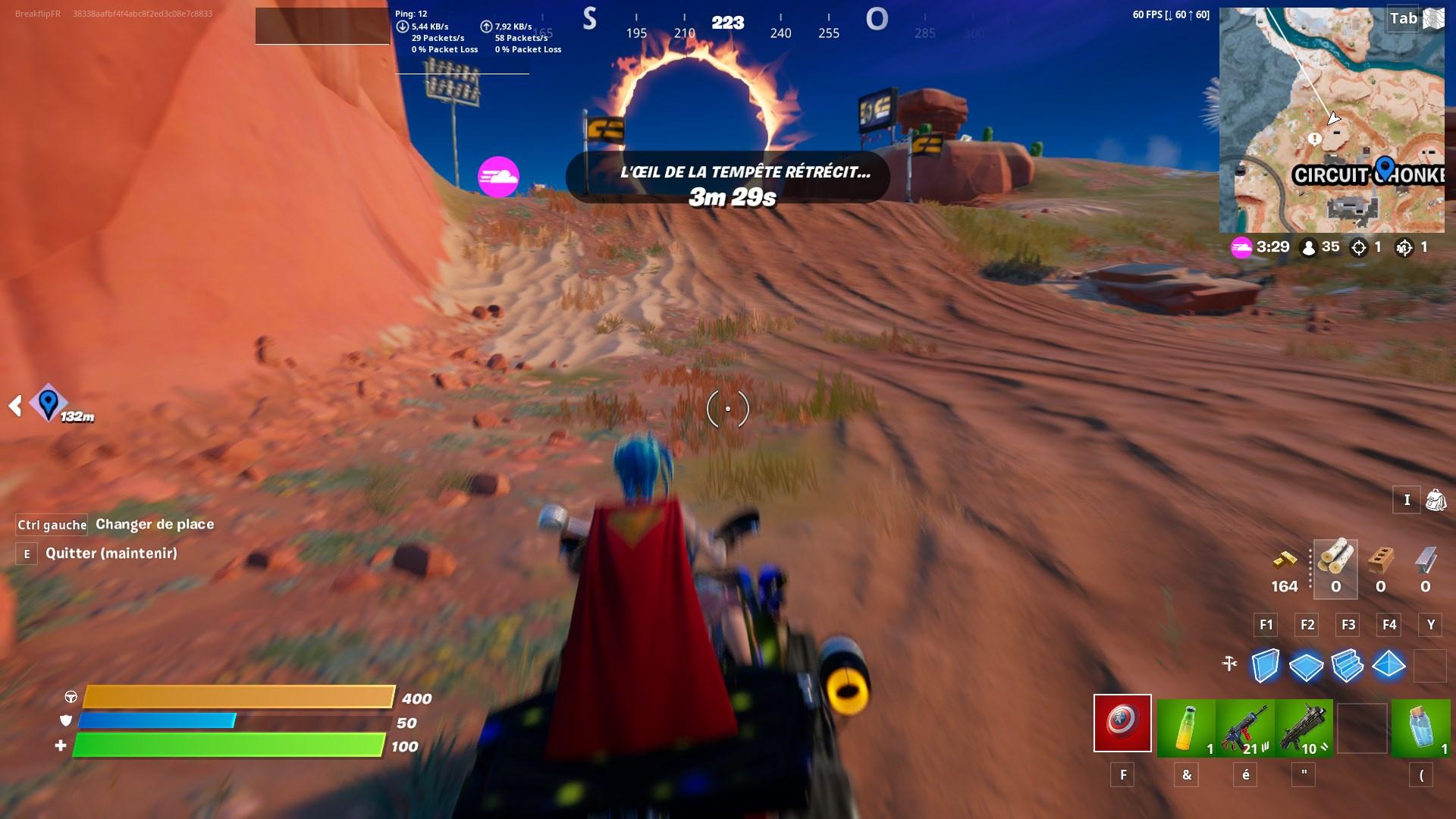Select the chug splash in slot (
The width and height of the screenshot is (1456, 819).
[x=1421, y=724]
